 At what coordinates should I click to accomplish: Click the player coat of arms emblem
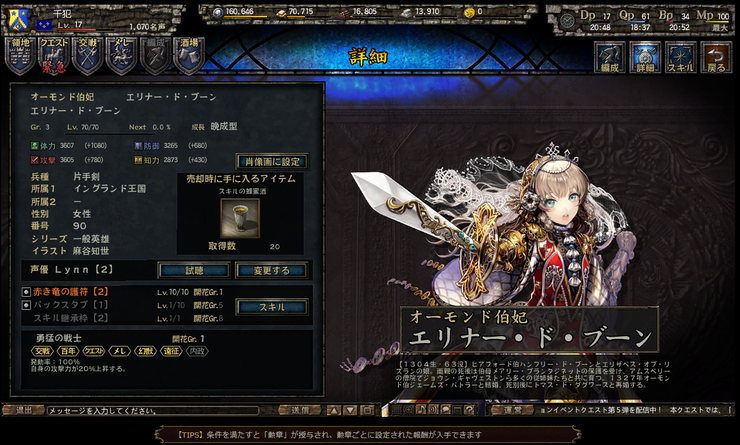tap(16, 19)
